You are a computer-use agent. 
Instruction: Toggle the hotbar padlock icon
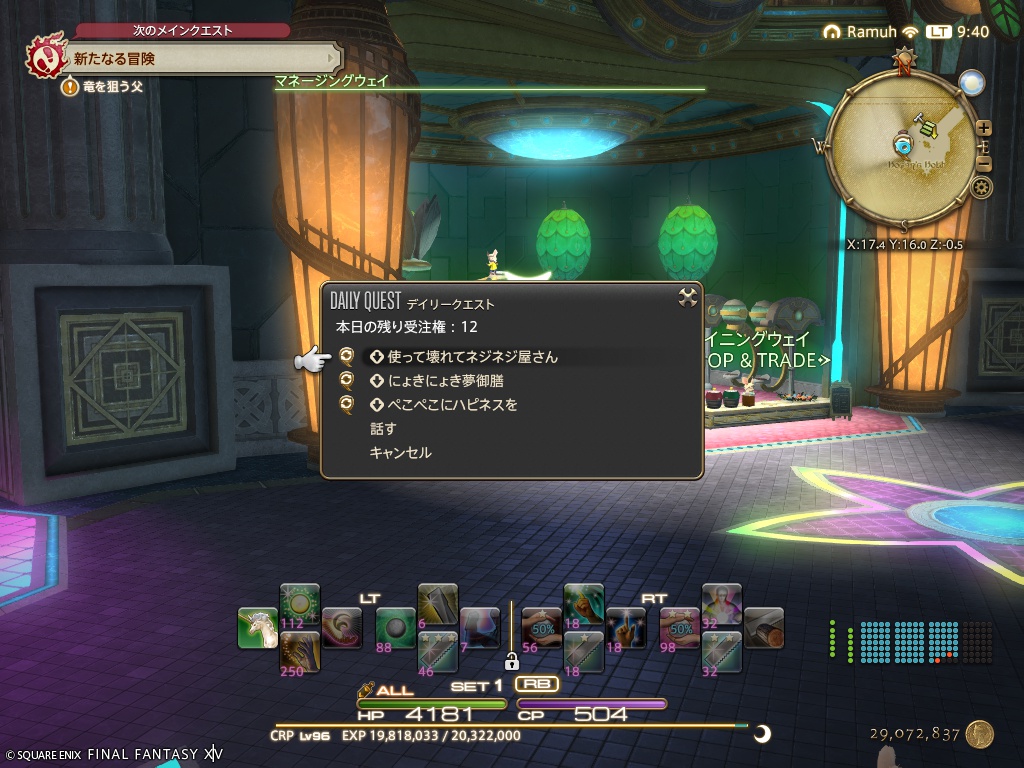tap(511, 661)
